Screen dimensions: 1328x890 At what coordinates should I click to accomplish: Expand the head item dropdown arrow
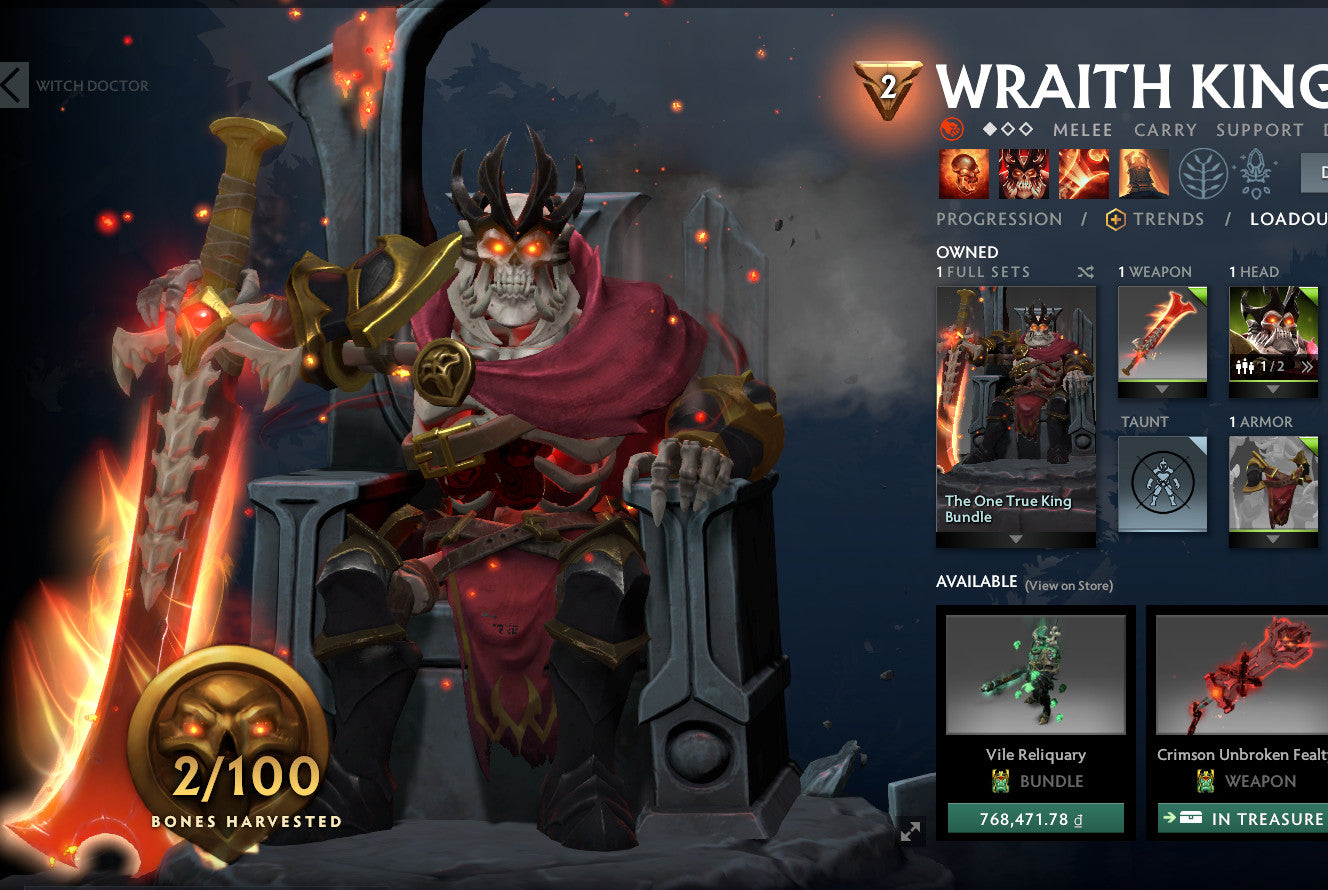1272,389
